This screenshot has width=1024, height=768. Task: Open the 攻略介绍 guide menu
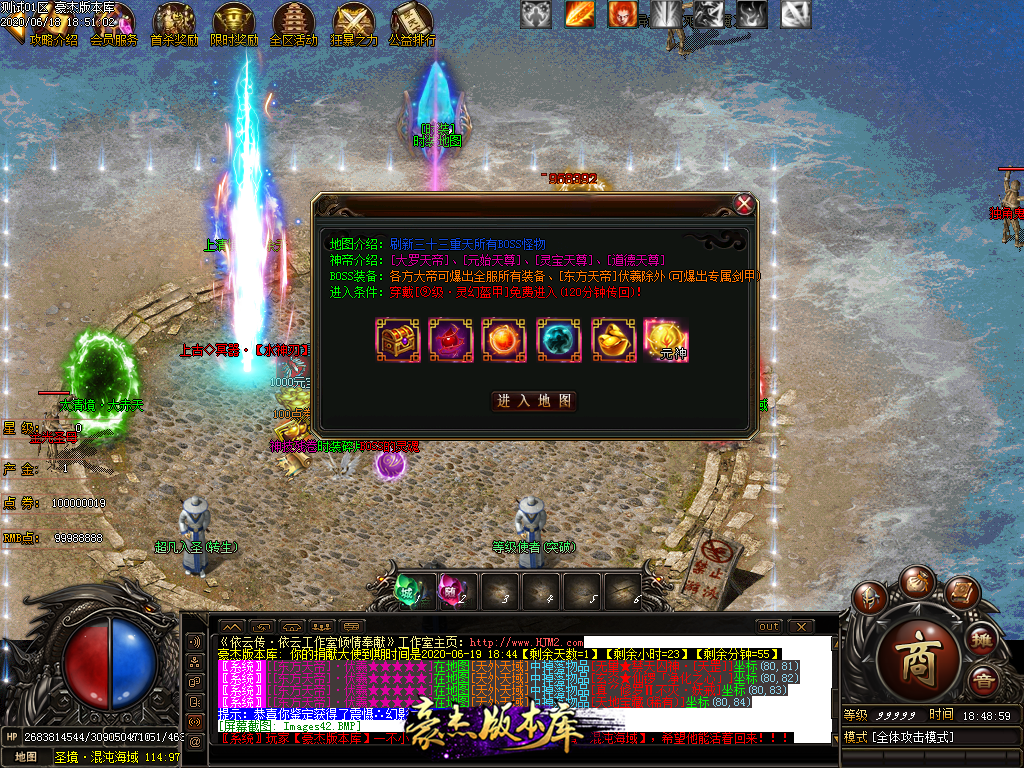(52, 26)
